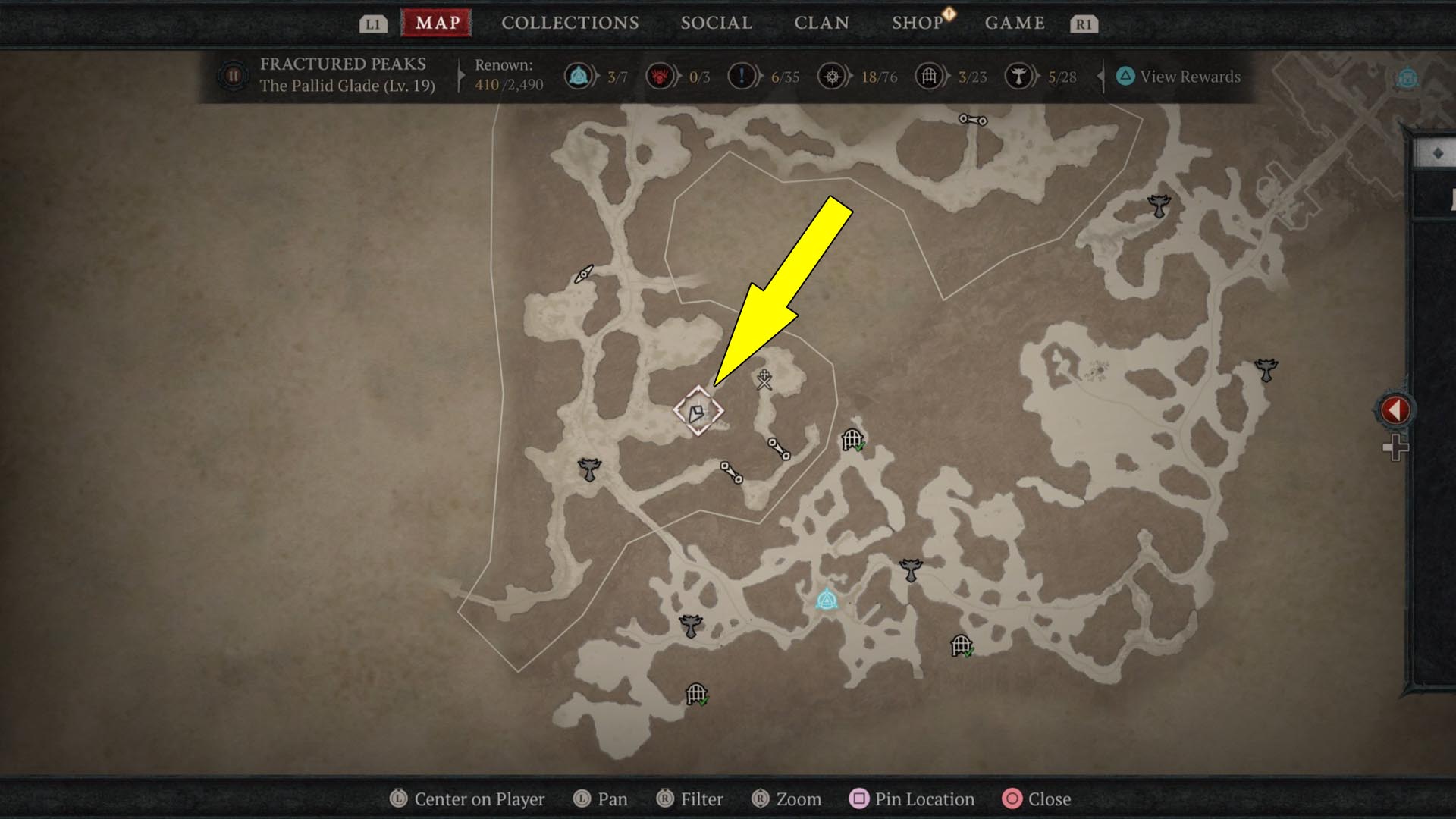Viewport: 1456px width, 819px height.
Task: Click the dungeons renown icon showing 3/23
Action: click(x=927, y=76)
